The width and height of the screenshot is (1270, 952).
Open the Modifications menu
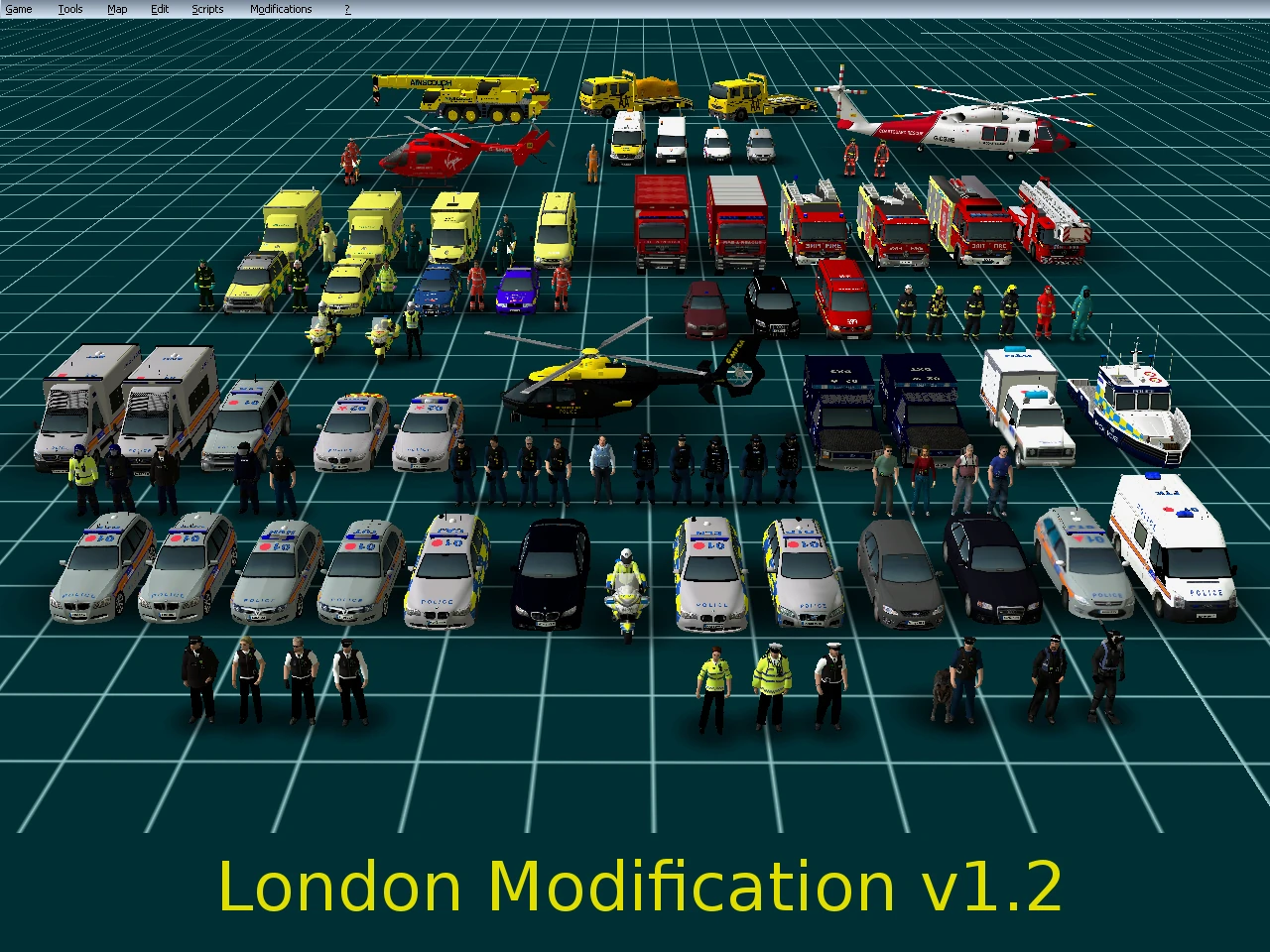[281, 8]
